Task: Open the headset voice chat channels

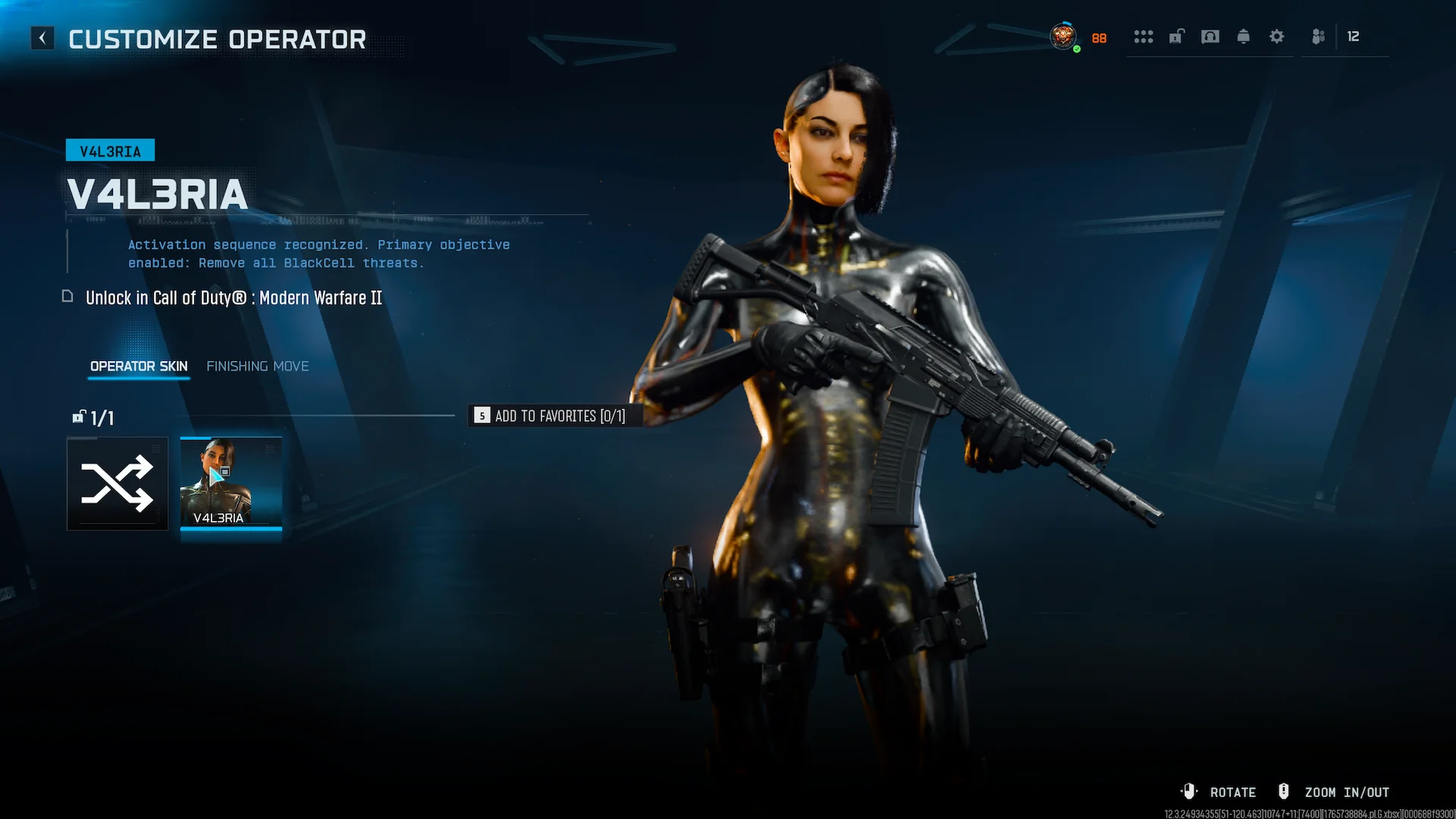Action: coord(1210,36)
